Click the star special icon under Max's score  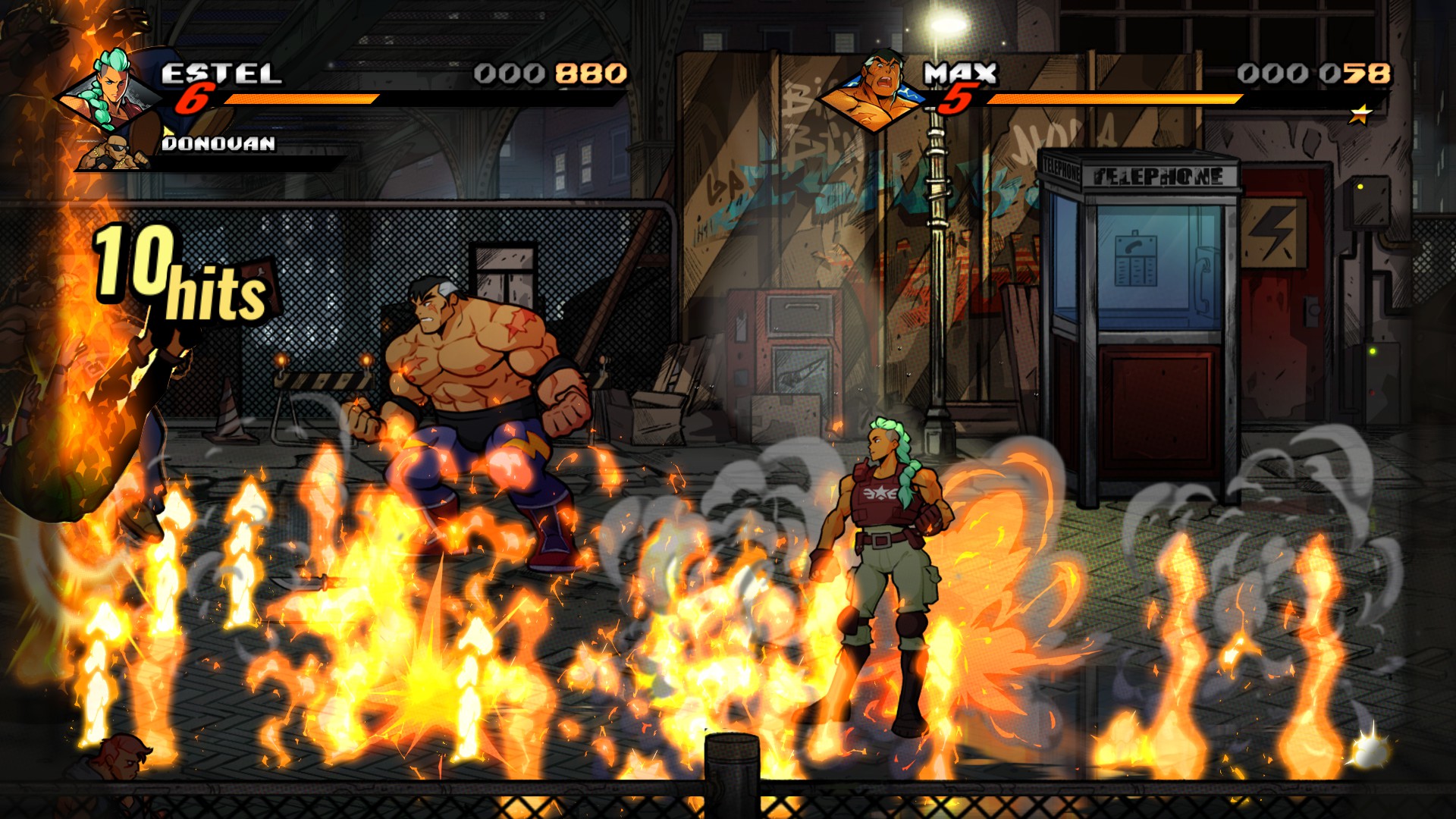(1361, 115)
